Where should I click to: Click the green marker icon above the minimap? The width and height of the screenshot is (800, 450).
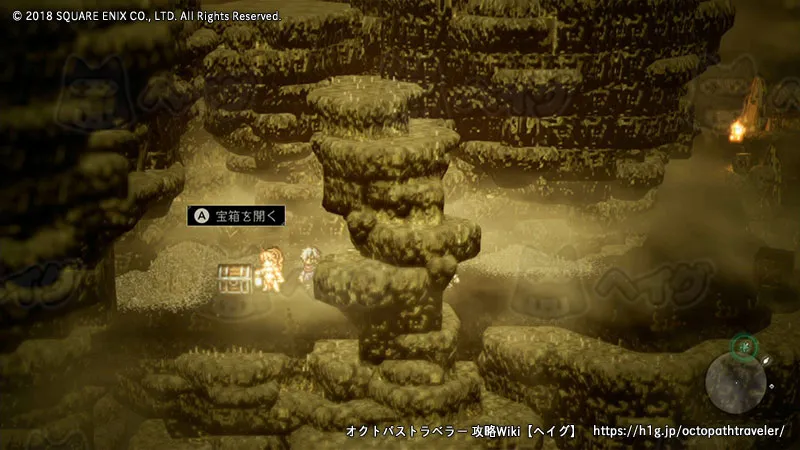click(743, 347)
